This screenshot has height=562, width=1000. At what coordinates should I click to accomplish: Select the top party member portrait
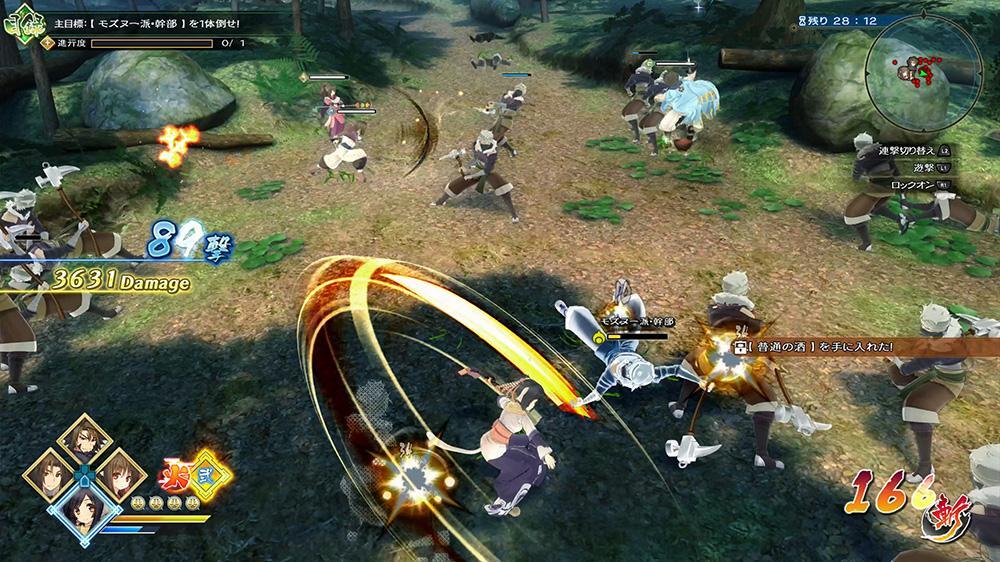coord(84,438)
